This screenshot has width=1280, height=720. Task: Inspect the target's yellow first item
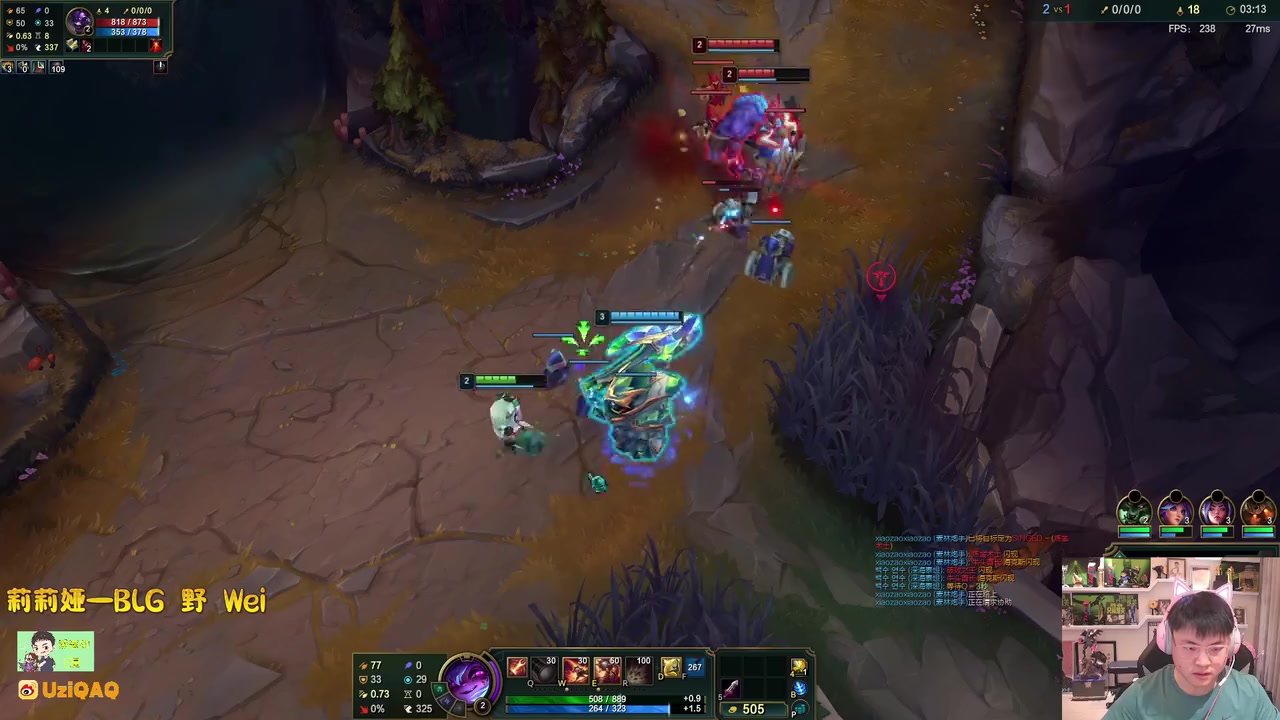74,46
